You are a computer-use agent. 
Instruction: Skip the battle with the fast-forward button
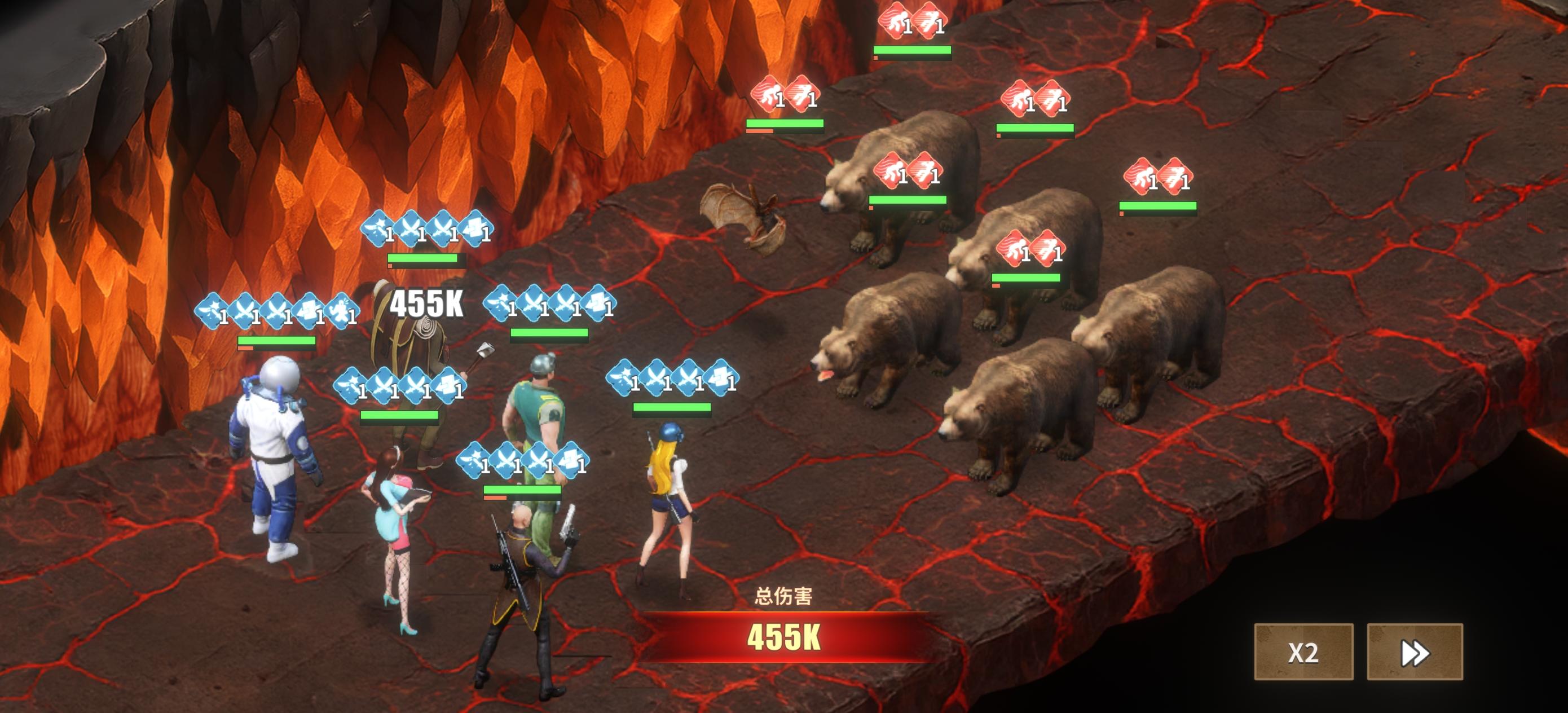click(1414, 652)
